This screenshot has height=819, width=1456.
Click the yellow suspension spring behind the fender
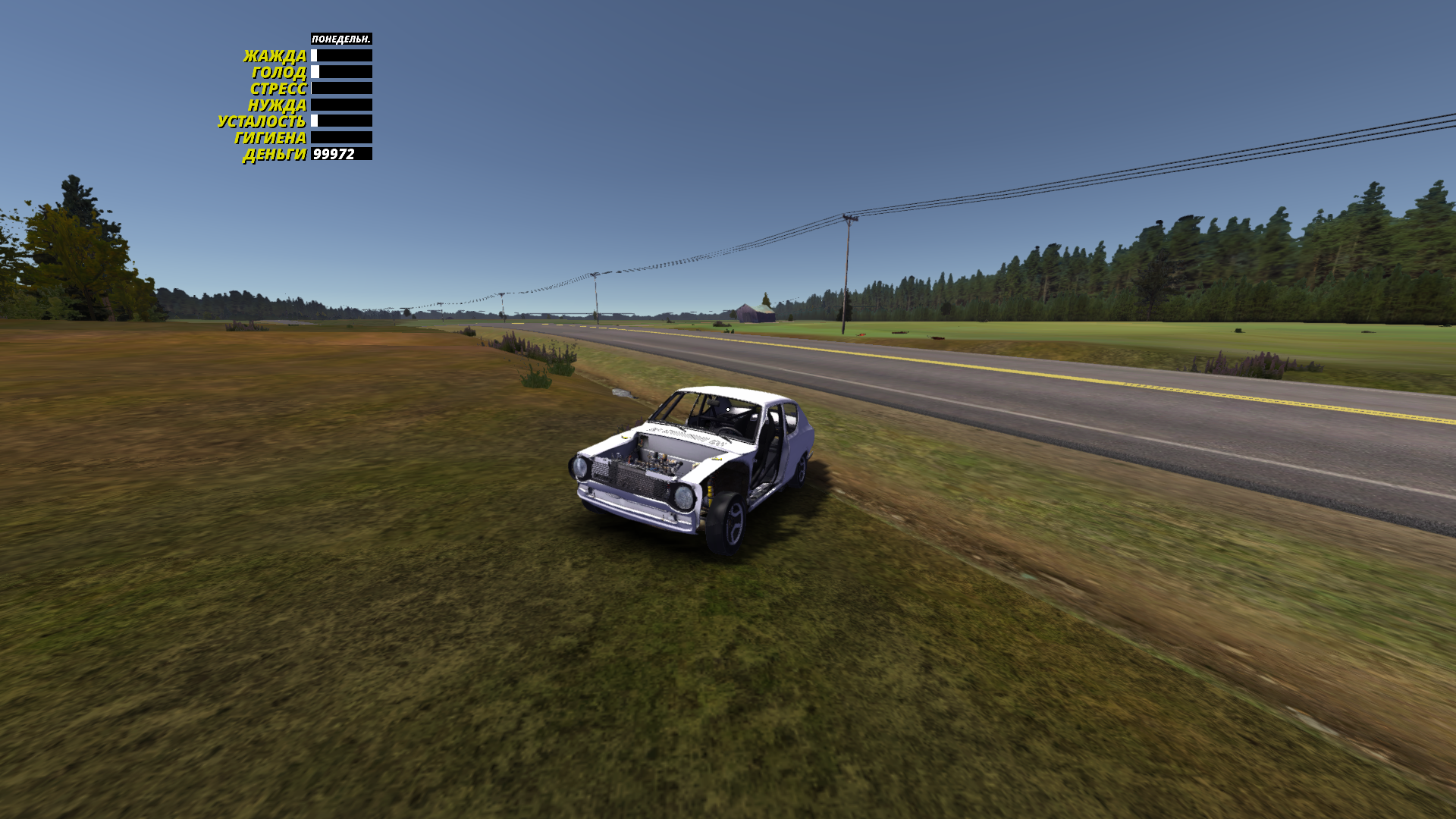coord(708,494)
